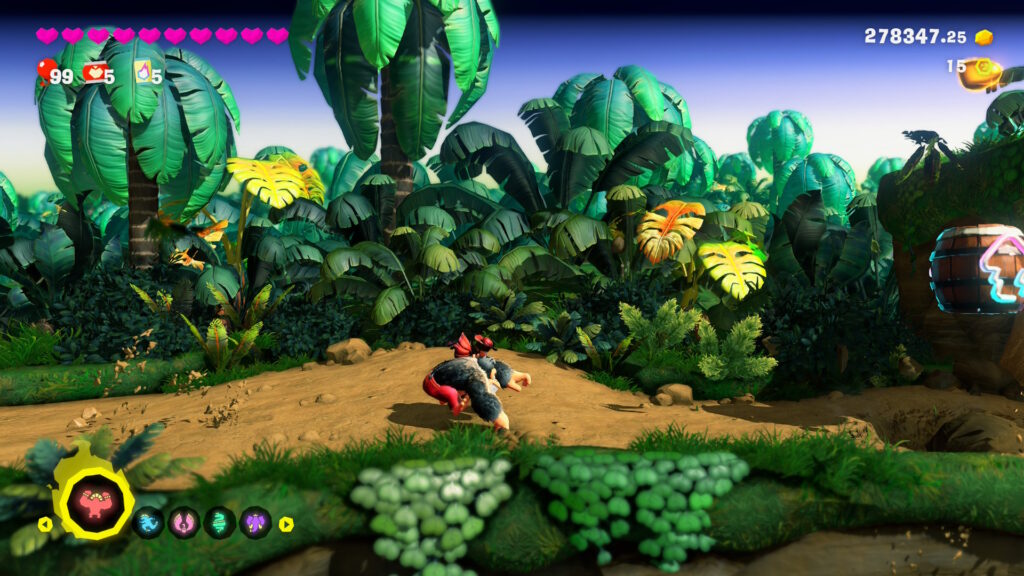This screenshot has height=576, width=1024.
Task: Pick the purple Elephant Bananza icon
Action: click(256, 522)
